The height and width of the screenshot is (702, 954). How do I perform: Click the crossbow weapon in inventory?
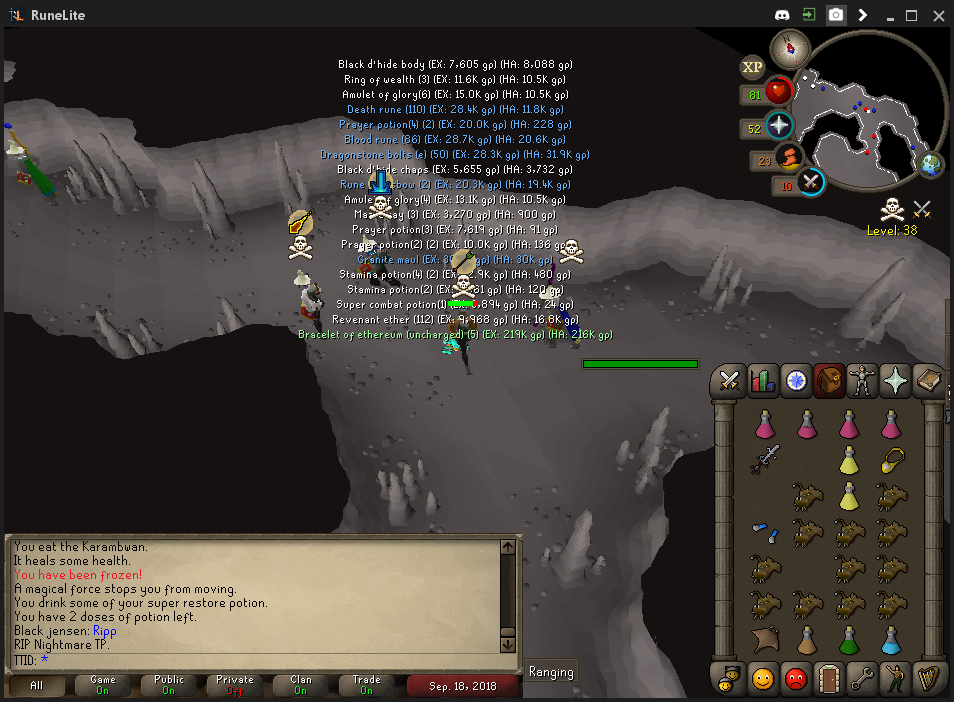coord(765,459)
